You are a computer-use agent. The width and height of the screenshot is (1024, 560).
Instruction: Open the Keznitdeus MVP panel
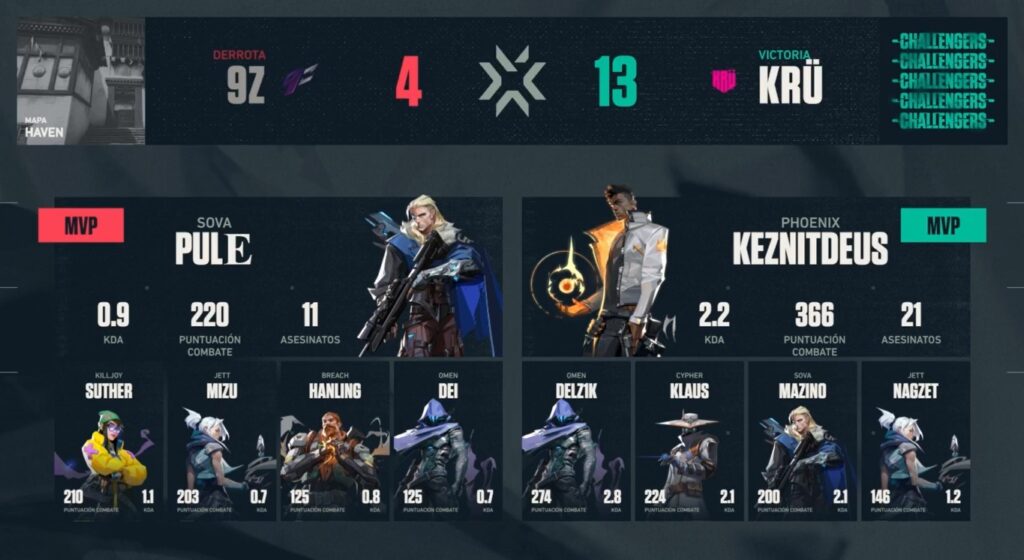coord(746,277)
